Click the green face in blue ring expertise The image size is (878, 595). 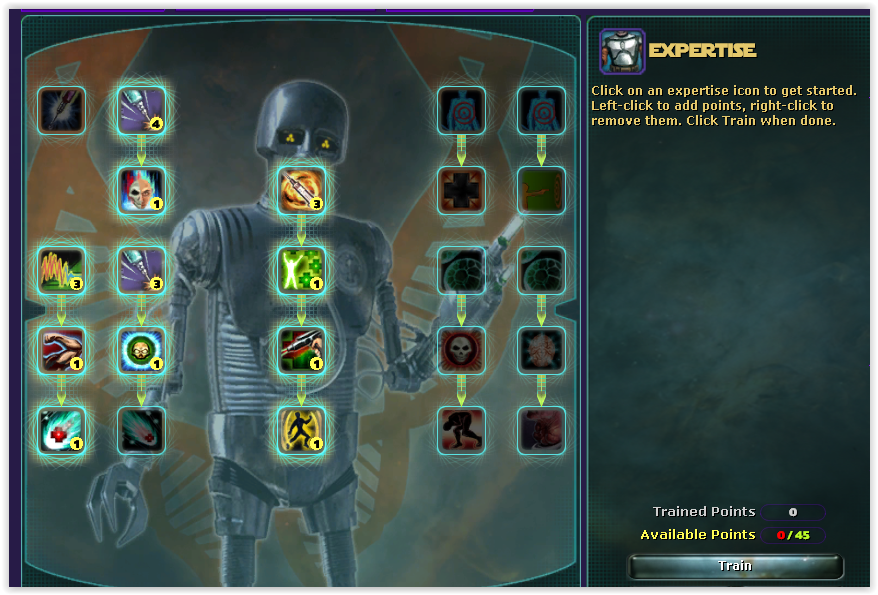(x=141, y=350)
